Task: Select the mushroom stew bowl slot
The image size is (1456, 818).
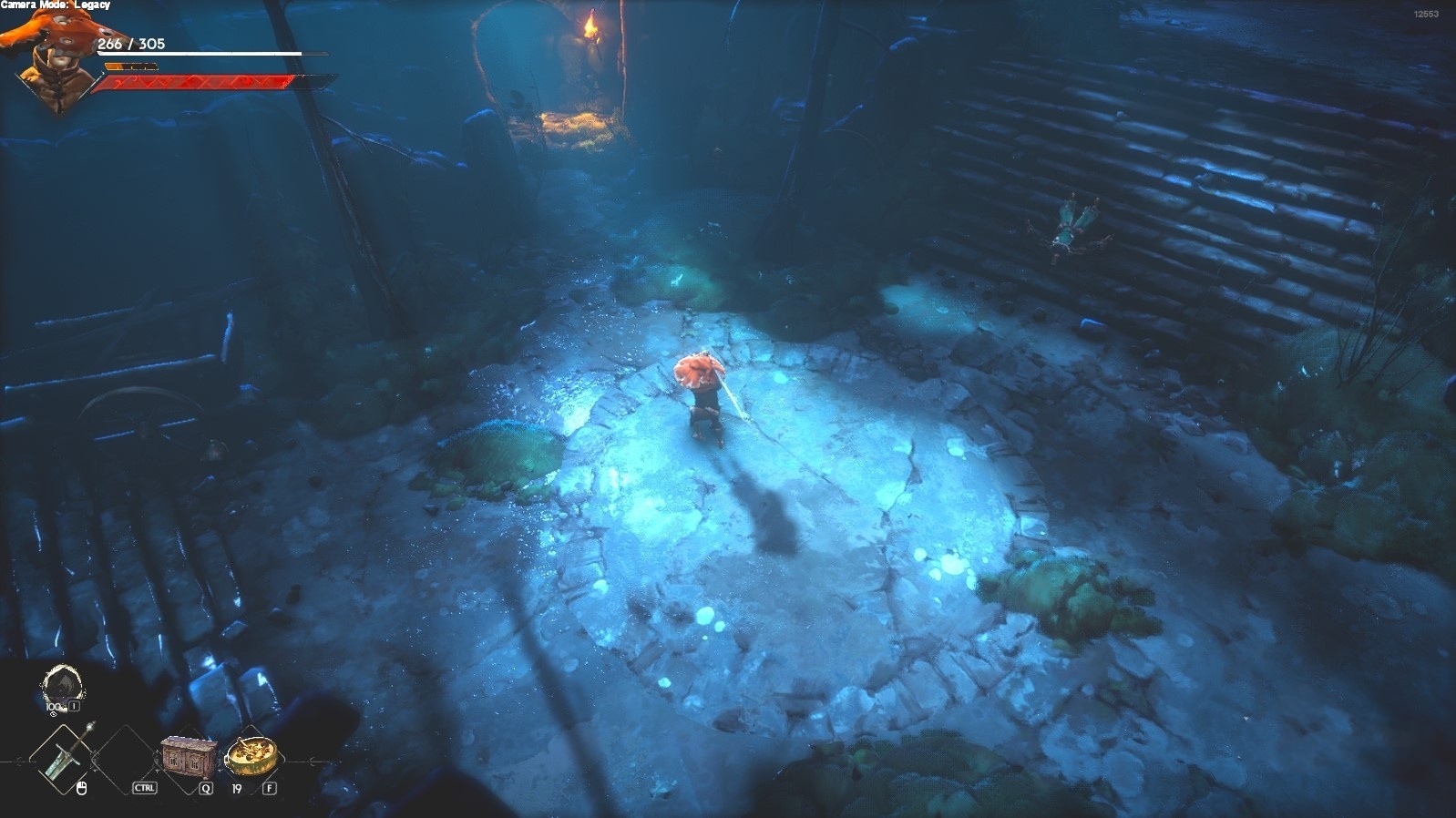Action: (250, 756)
